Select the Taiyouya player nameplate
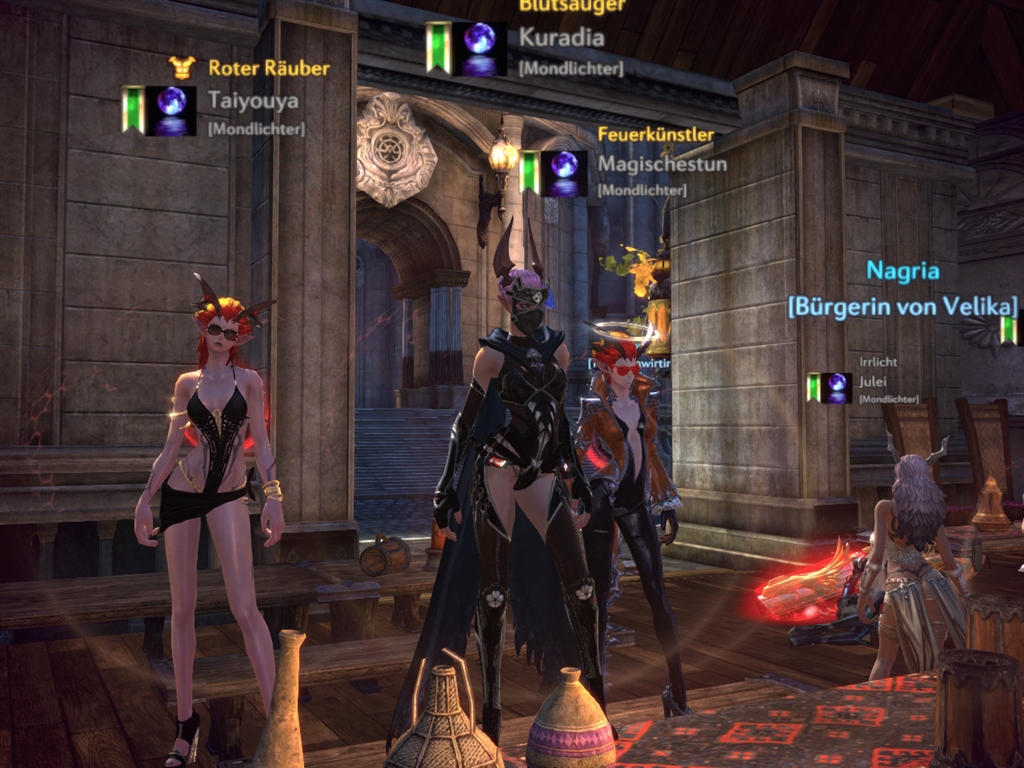The width and height of the screenshot is (1024, 768). [253, 100]
